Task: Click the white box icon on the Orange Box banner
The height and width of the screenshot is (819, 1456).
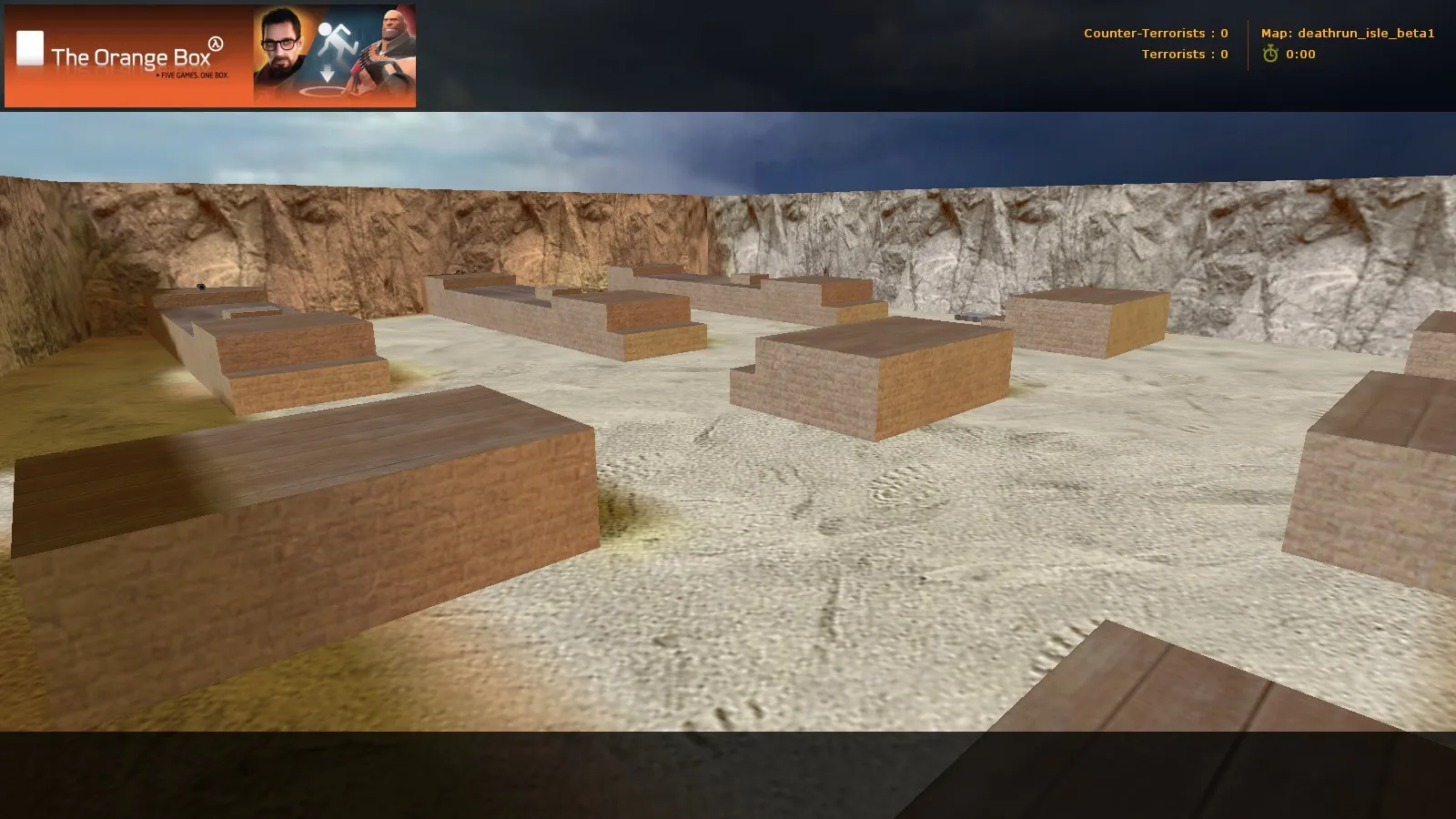Action: click(x=30, y=47)
